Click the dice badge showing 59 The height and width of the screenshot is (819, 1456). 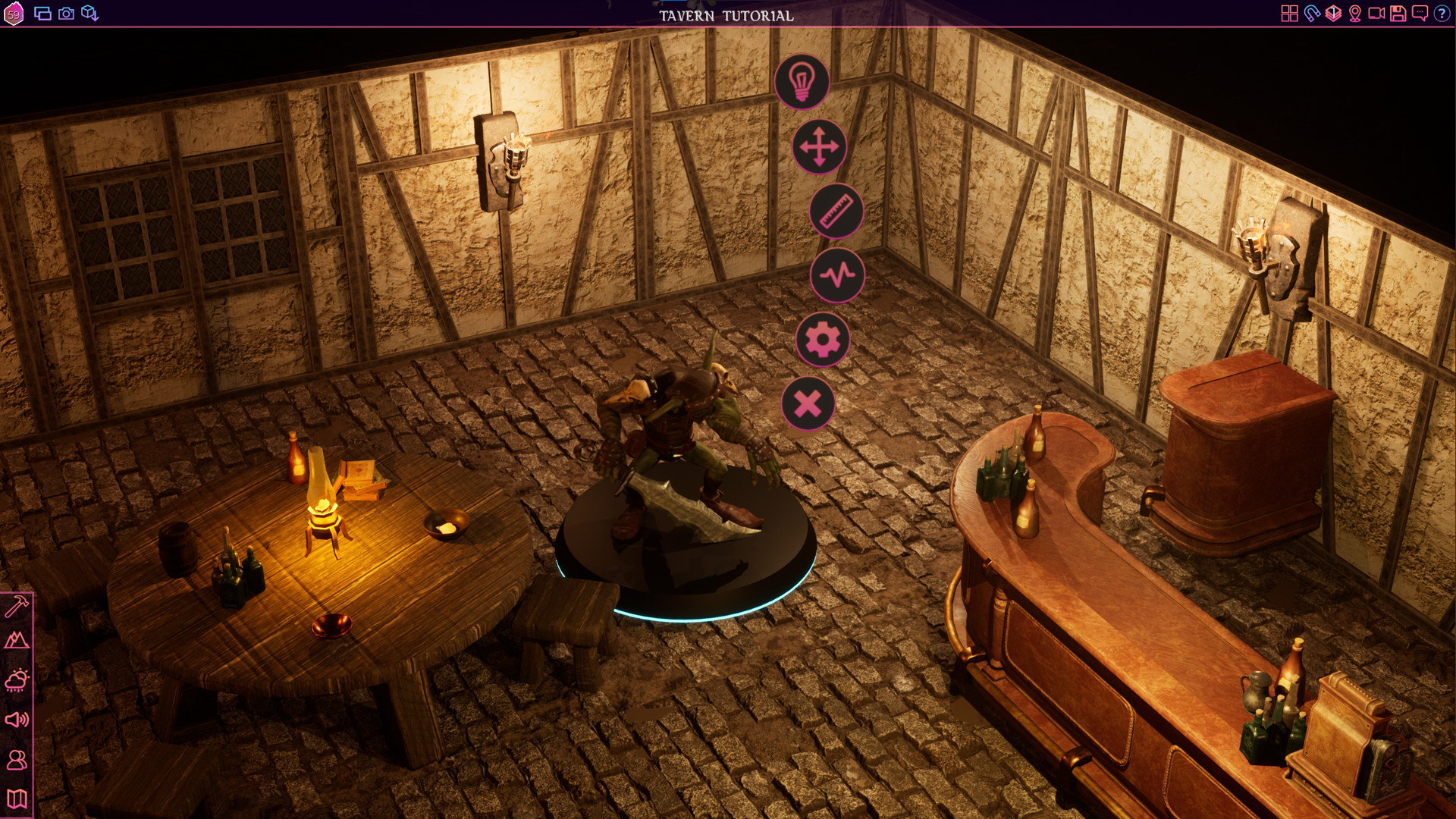pyautogui.click(x=14, y=13)
